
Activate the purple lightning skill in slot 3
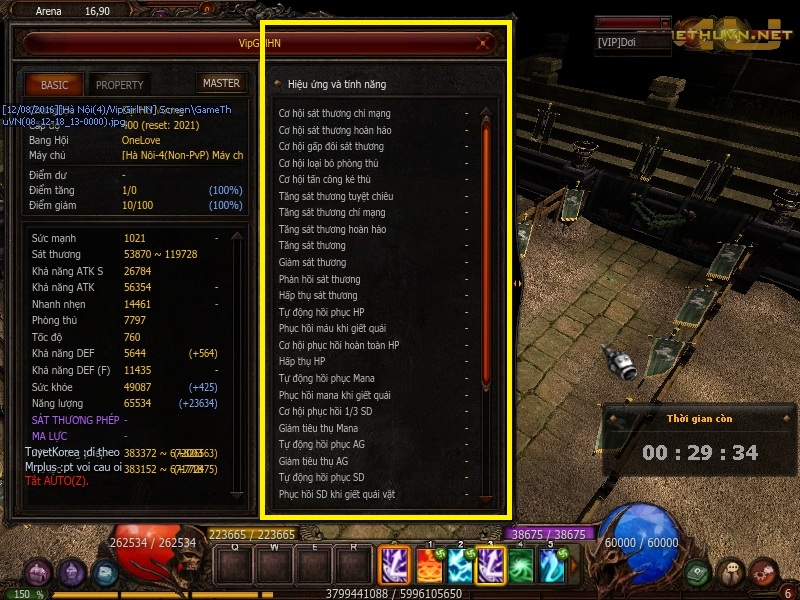tap(491, 566)
